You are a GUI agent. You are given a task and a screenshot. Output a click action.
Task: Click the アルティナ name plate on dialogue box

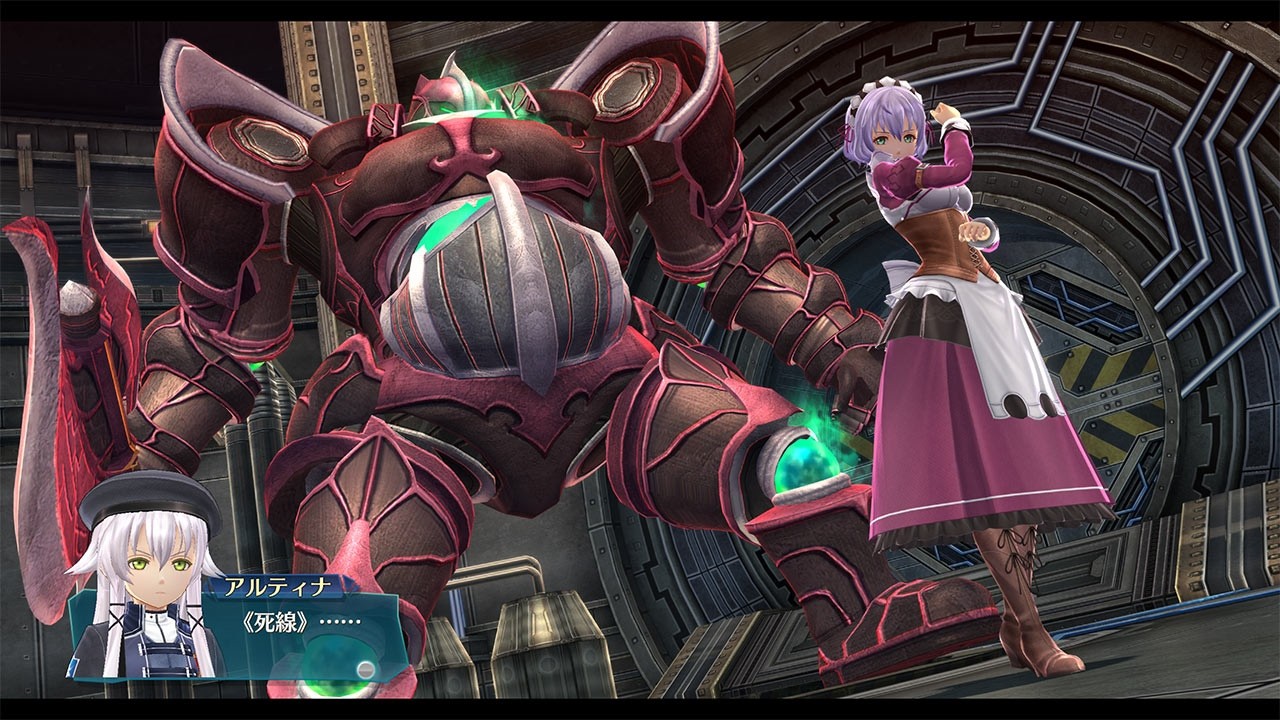[x=280, y=585]
